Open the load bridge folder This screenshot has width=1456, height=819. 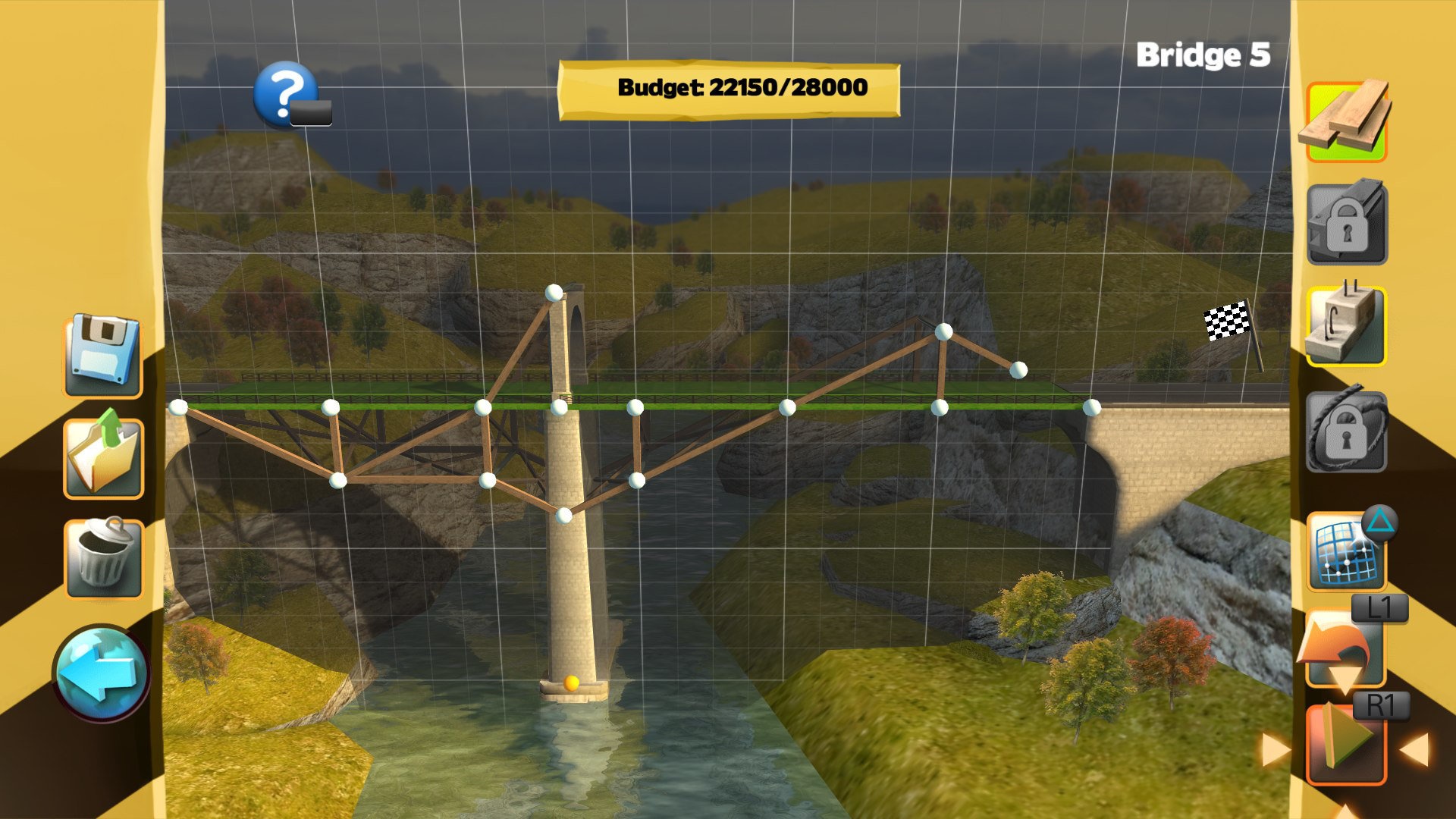point(102,457)
